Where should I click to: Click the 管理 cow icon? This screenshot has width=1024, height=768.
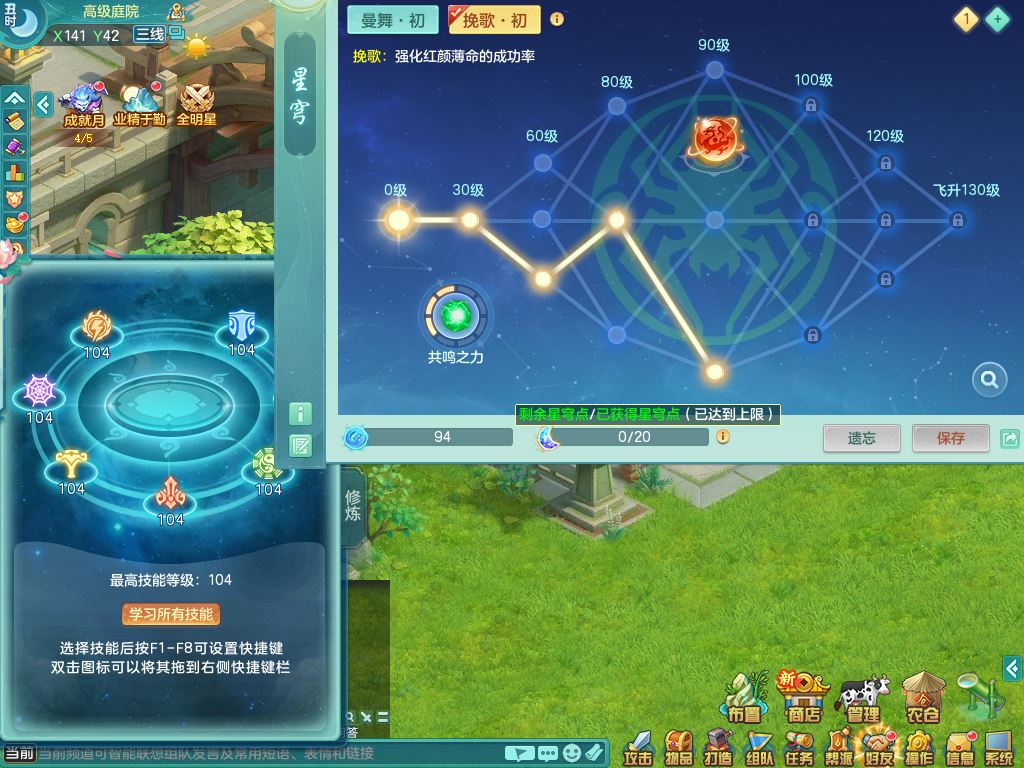tap(863, 698)
